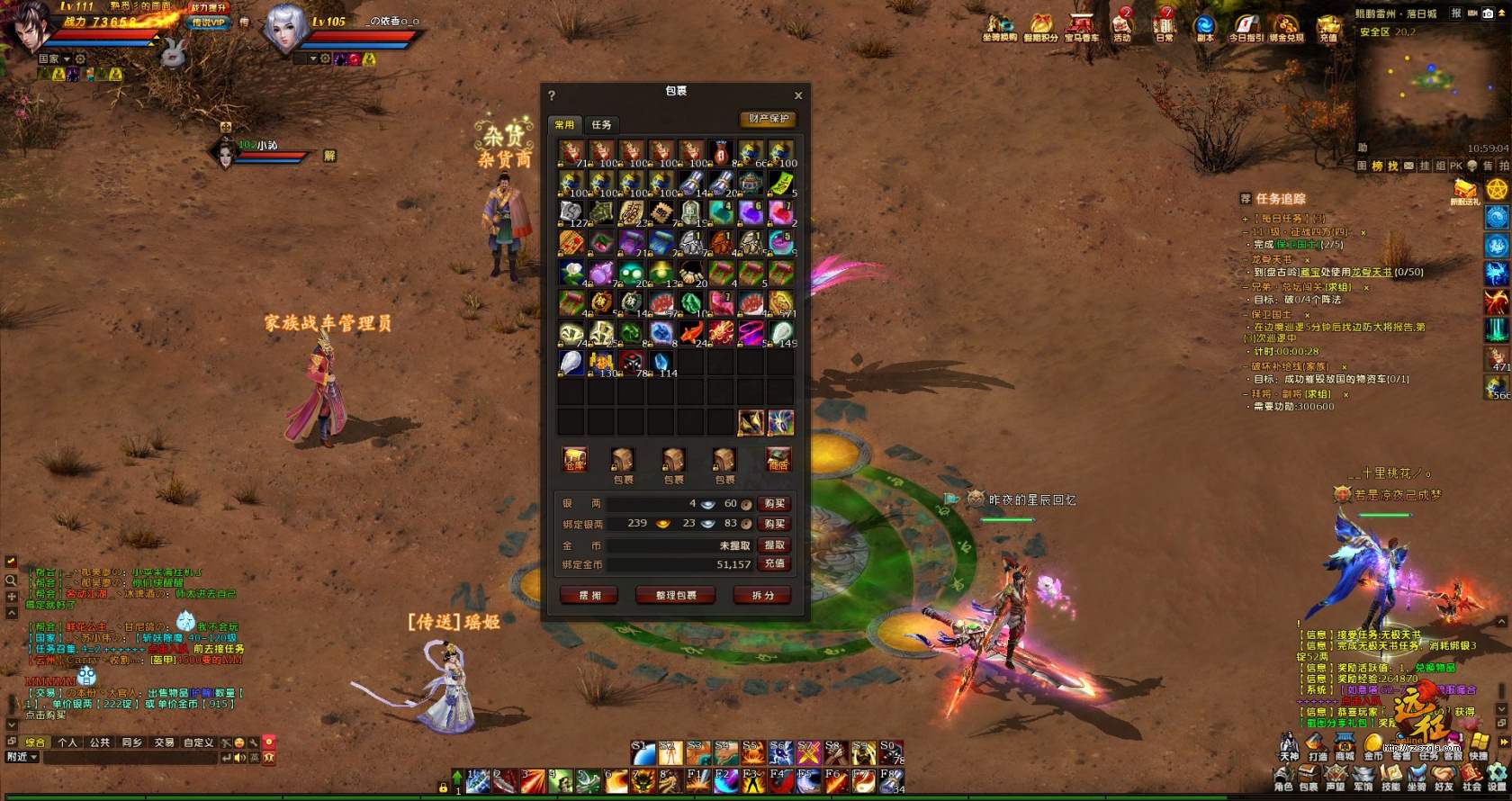Viewport: 1512px width, 801px height.
Task: Open the 活动 events icon
Action: (x=1122, y=26)
